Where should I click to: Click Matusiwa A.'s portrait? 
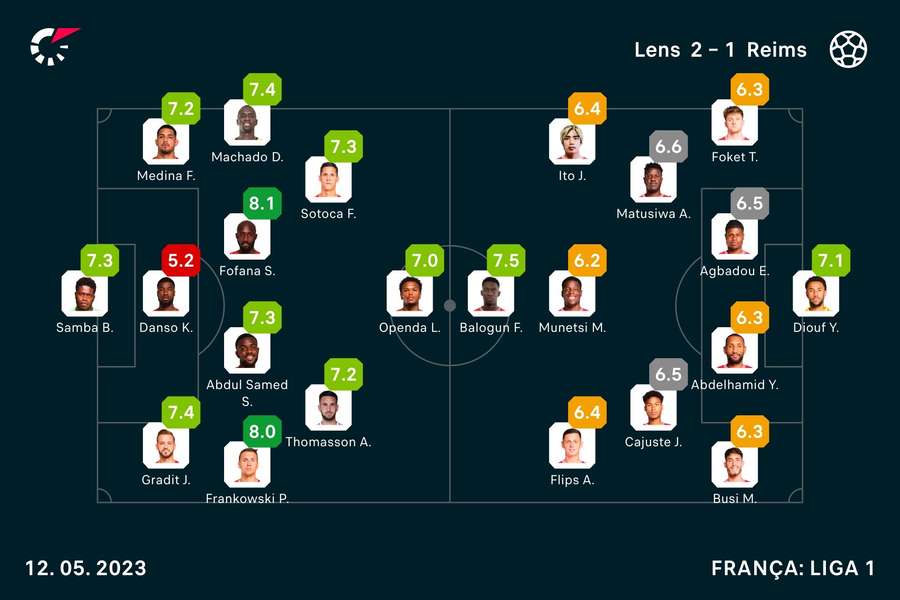(x=653, y=179)
